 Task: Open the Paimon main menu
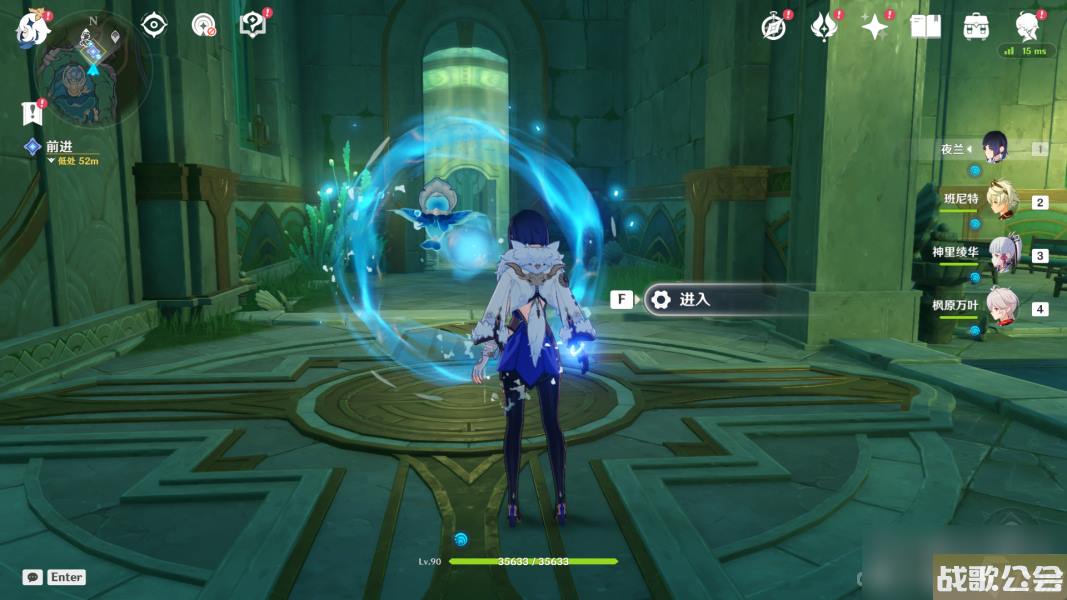[x=31, y=28]
